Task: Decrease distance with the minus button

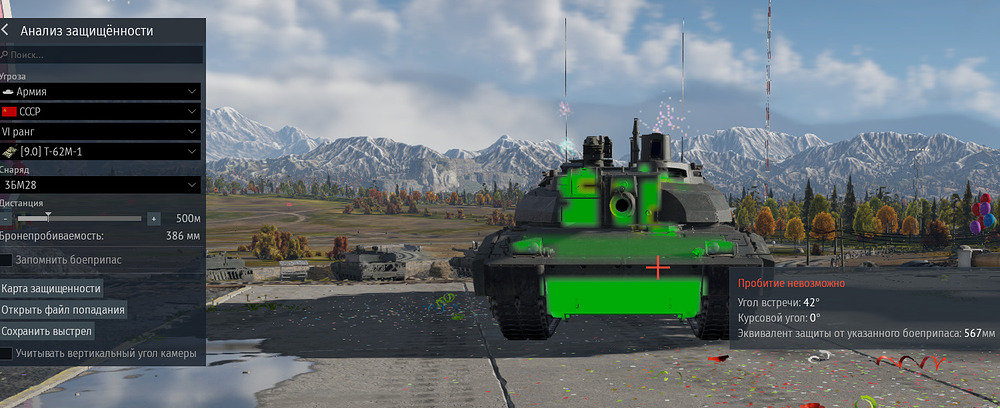Action: tap(6, 218)
